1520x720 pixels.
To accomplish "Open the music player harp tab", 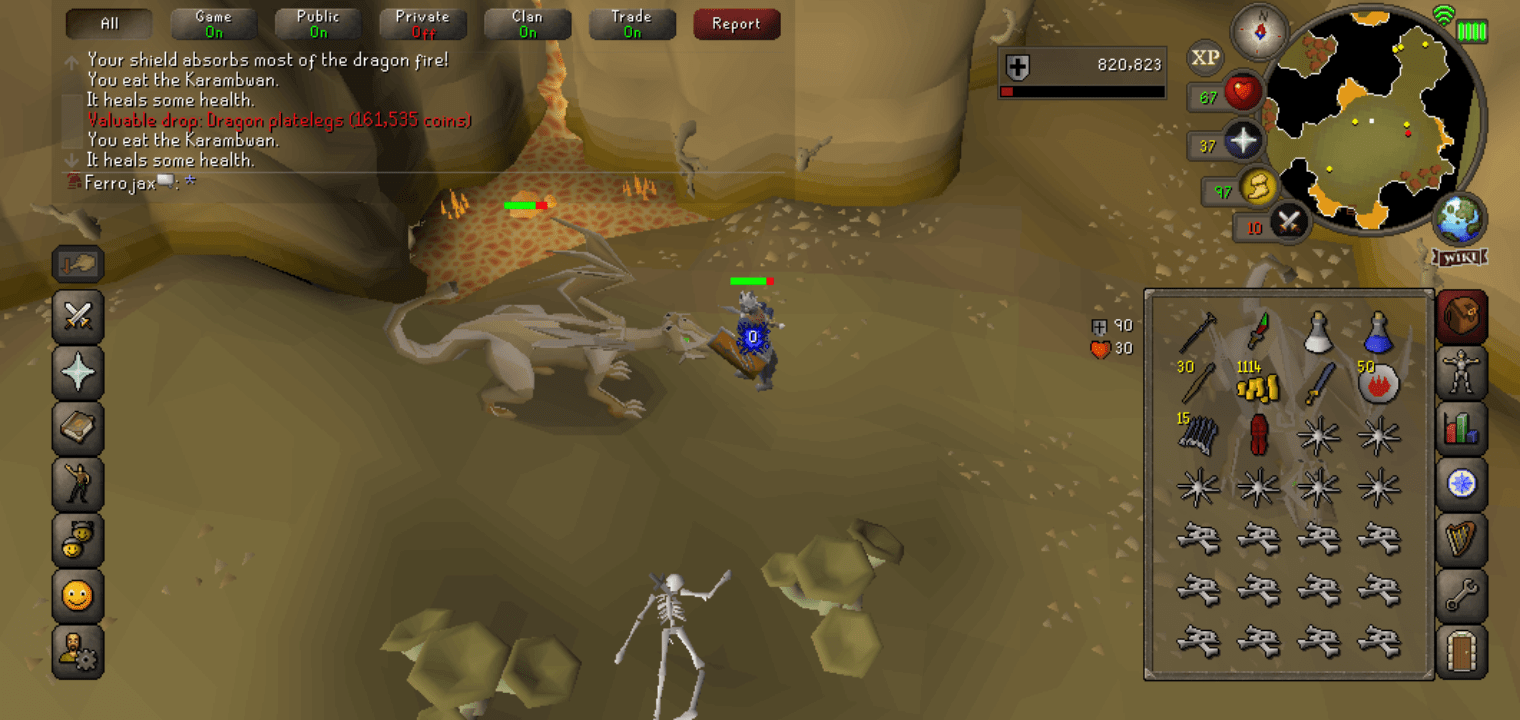I will [x=1461, y=541].
